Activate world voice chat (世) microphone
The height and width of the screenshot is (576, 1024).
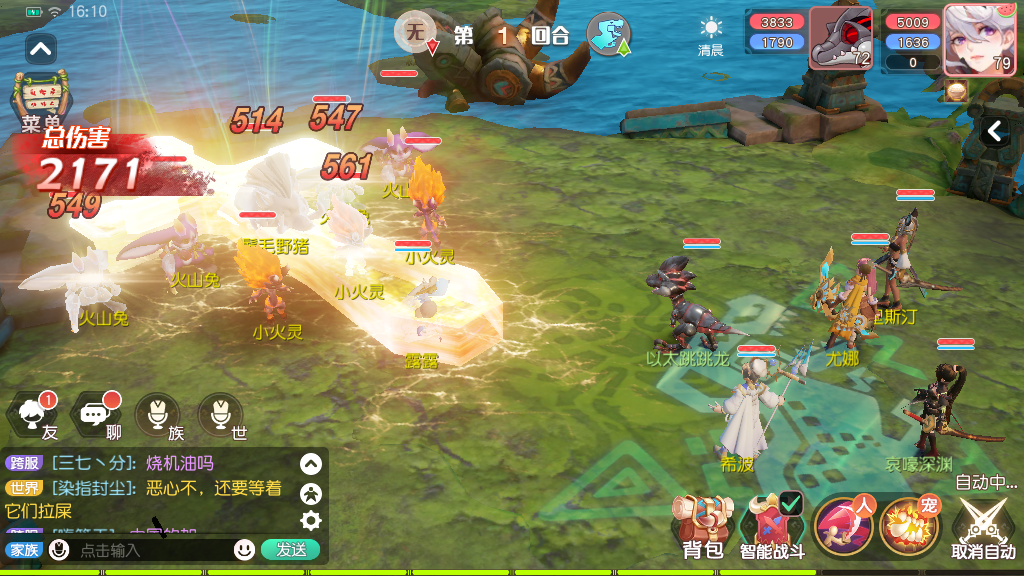(x=221, y=415)
